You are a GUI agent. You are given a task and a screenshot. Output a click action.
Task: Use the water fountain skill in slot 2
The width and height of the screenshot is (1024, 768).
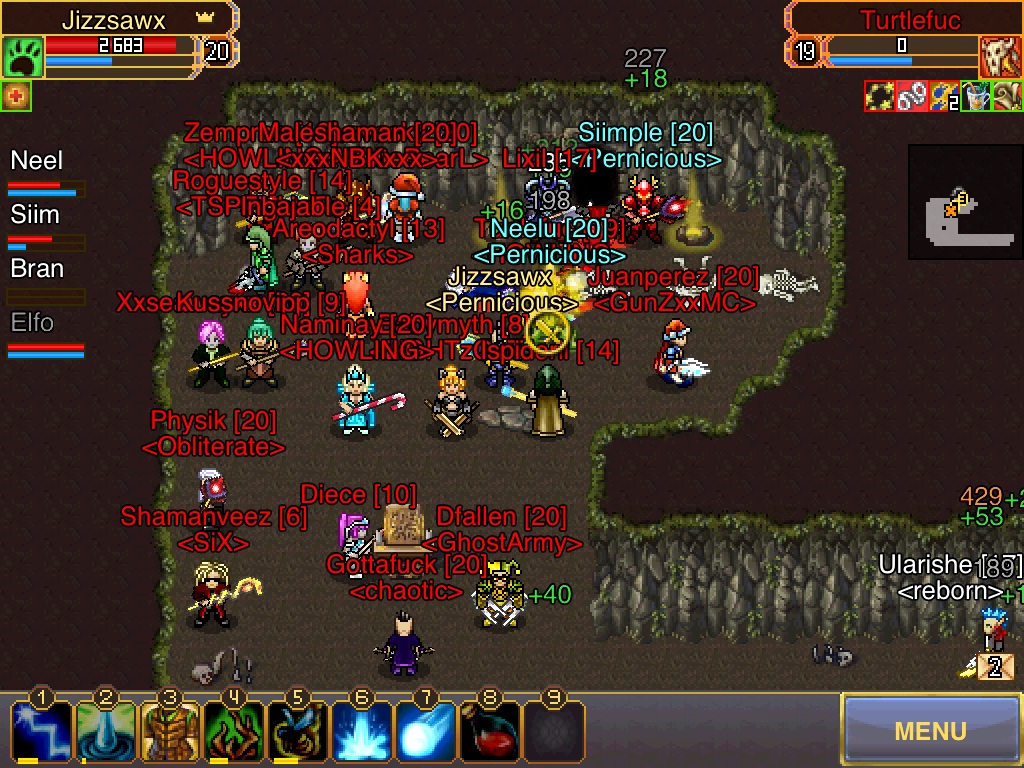pyautogui.click(x=105, y=731)
